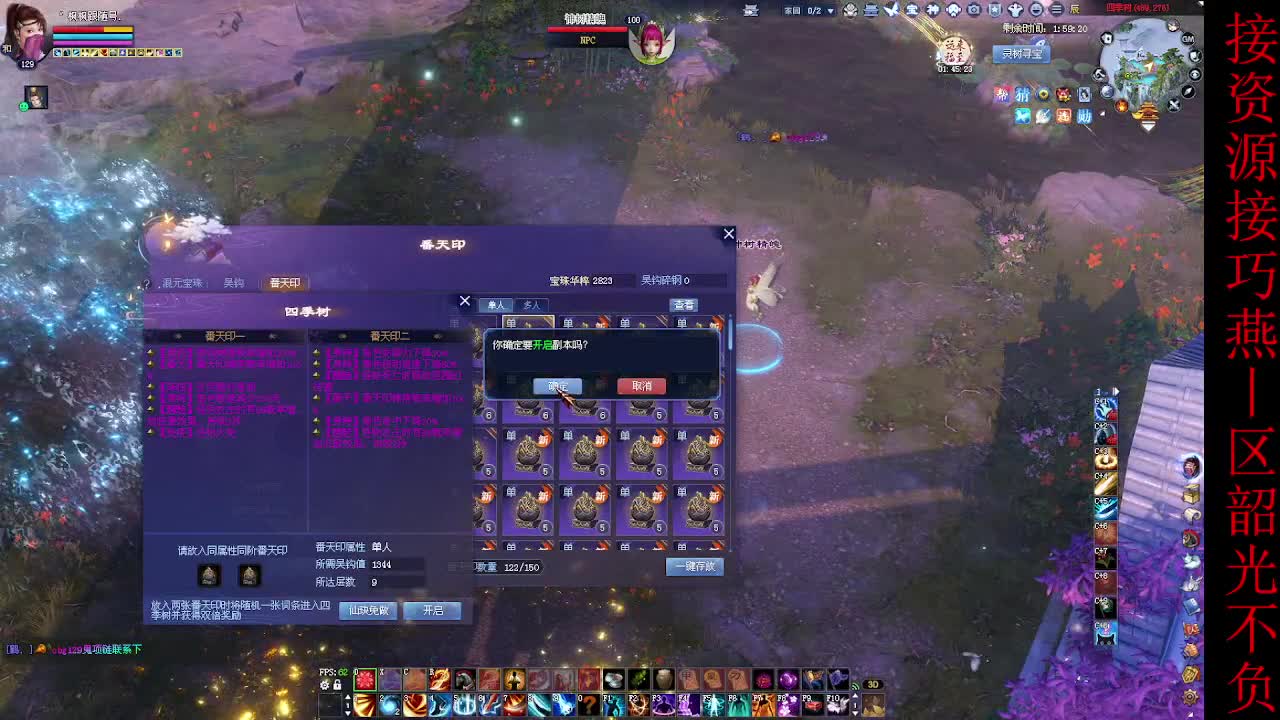Confirm opening the dungeon with 确定

[557, 386]
